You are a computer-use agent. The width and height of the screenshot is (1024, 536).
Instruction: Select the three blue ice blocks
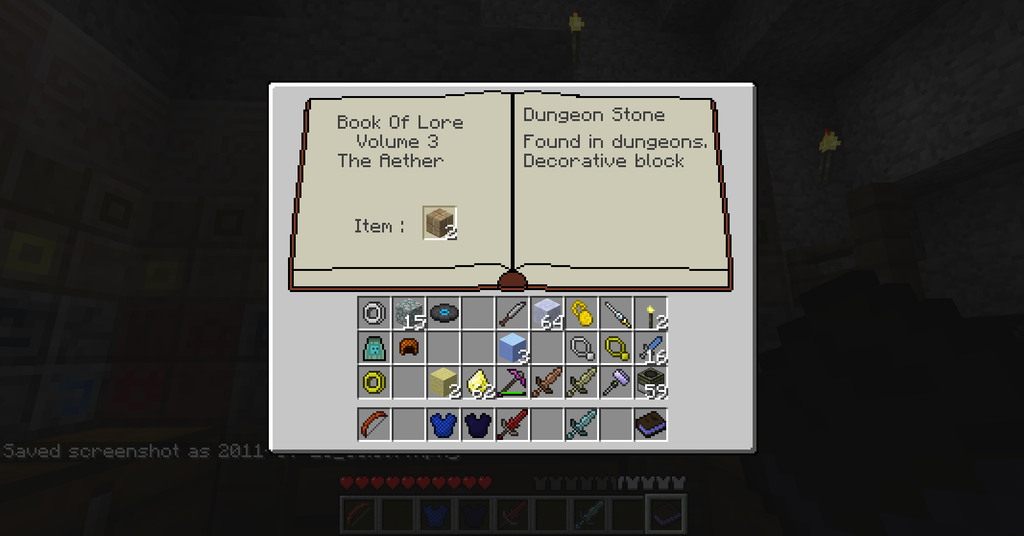(x=512, y=347)
